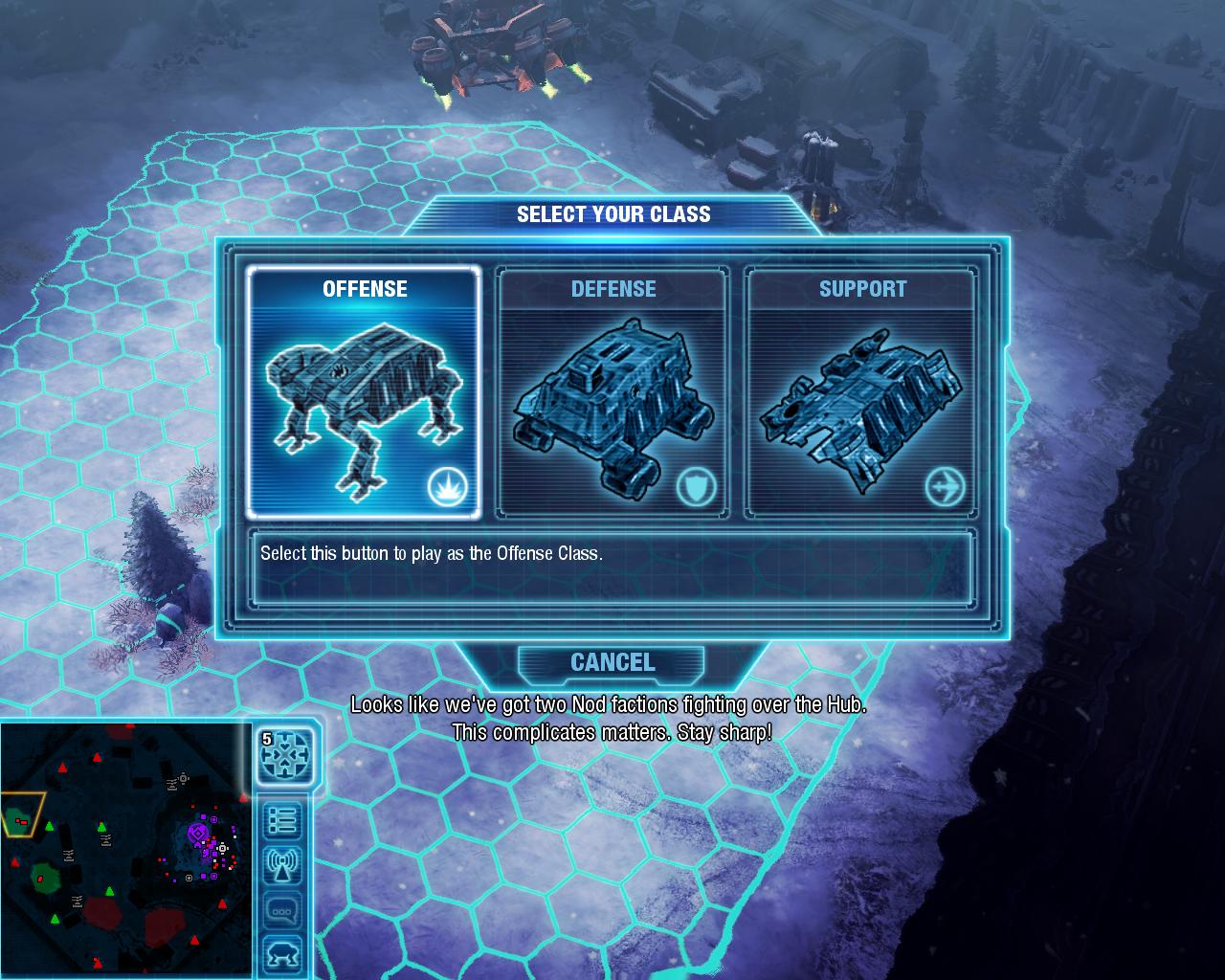
Task: Open the chat speech bubble icon
Action: (283, 910)
